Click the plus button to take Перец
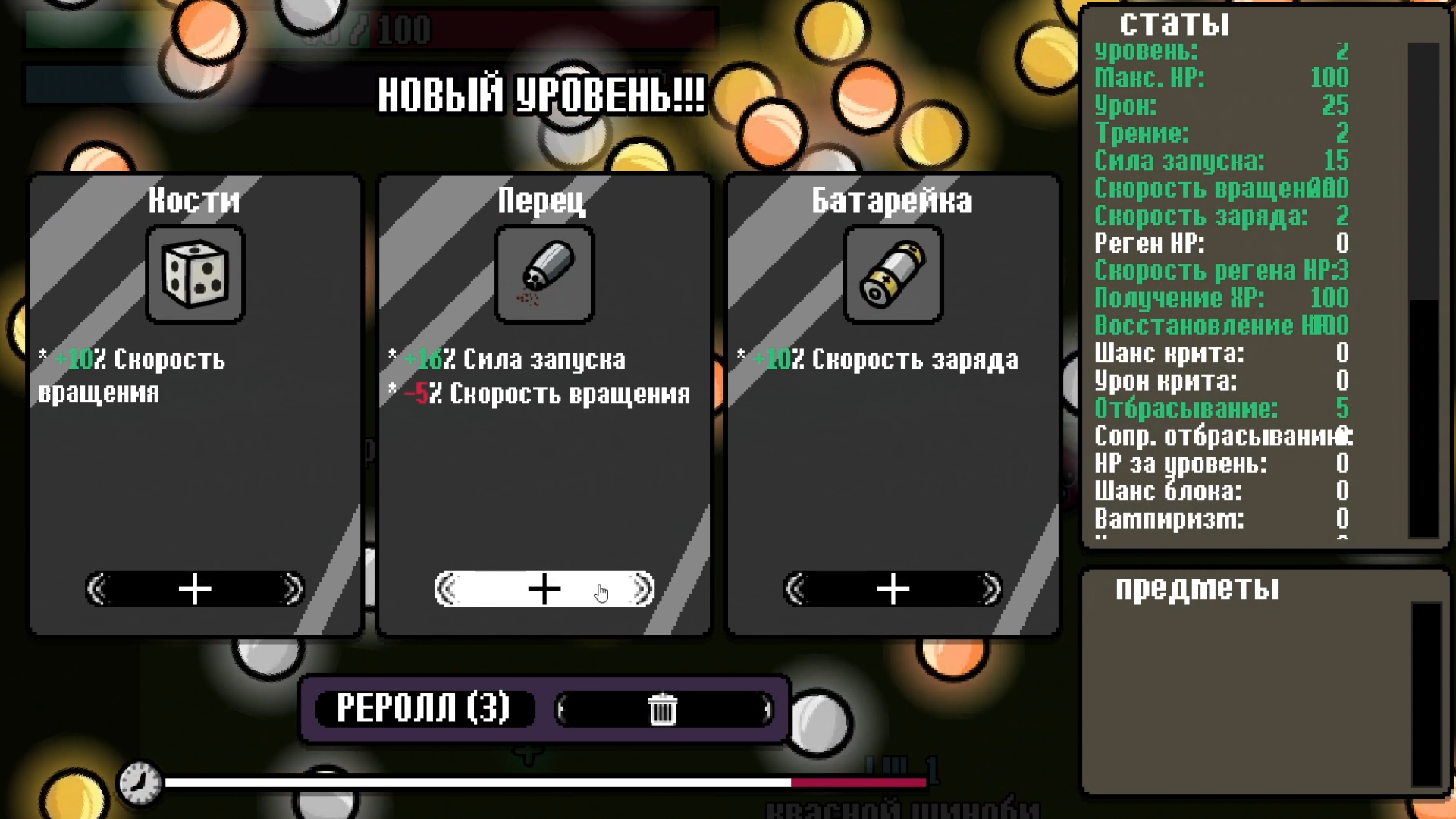Viewport: 1456px width, 819px height. pyautogui.click(x=544, y=588)
